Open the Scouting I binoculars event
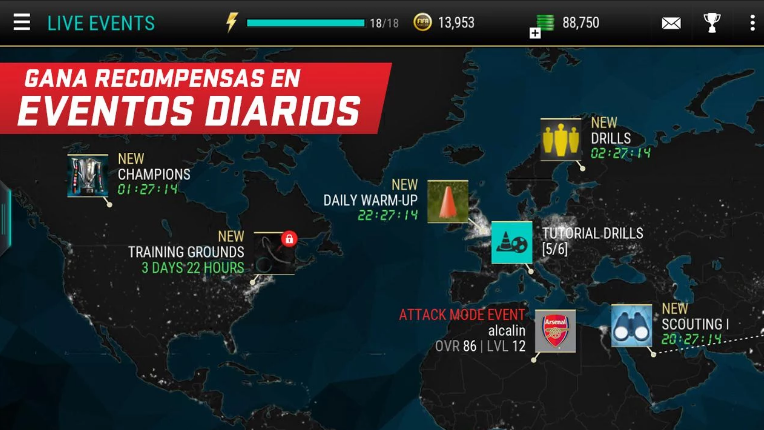This screenshot has width=764, height=430. 632,326
